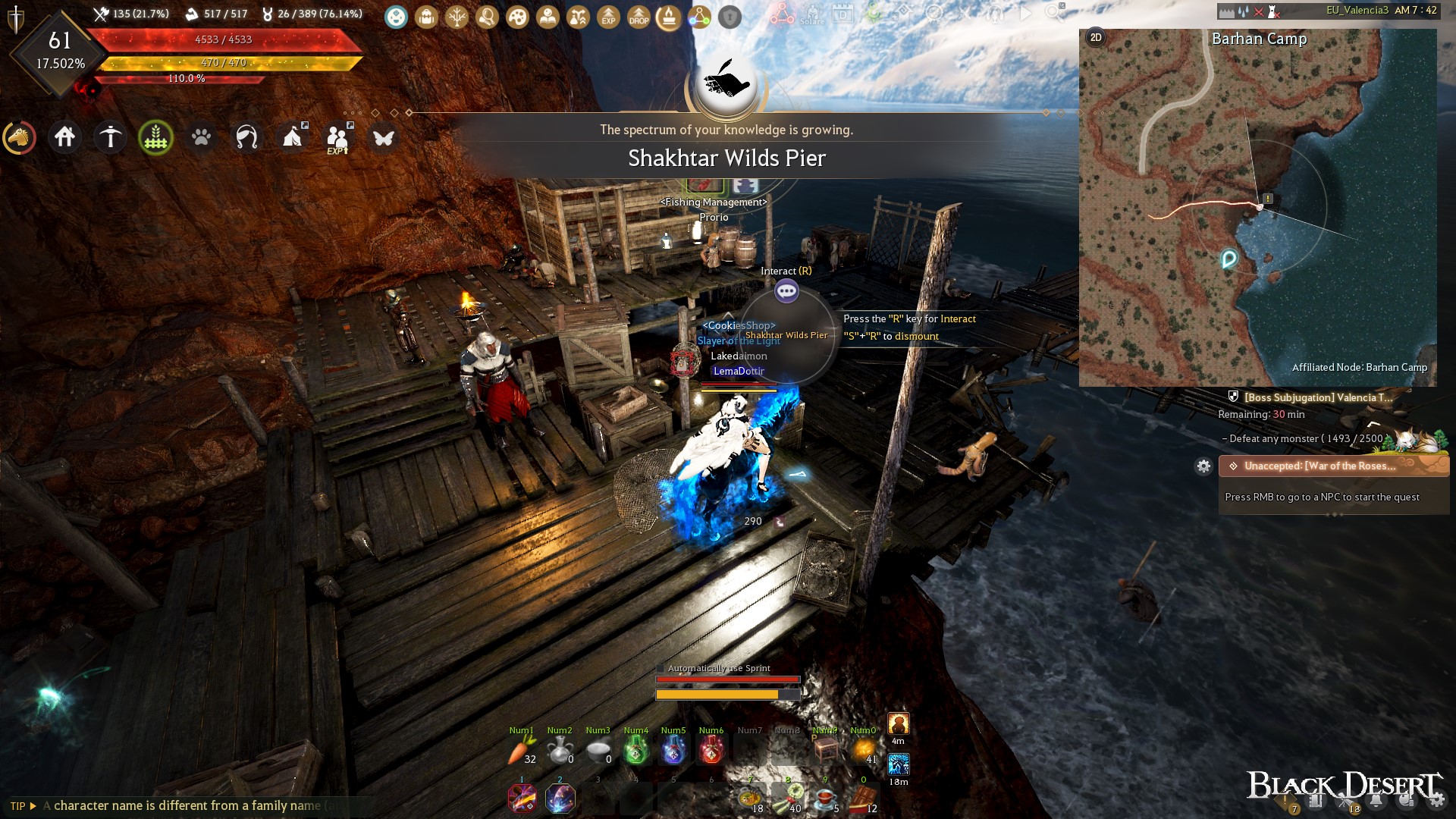Open quest tracker settings gear
The image size is (1456, 819).
click(x=1205, y=467)
